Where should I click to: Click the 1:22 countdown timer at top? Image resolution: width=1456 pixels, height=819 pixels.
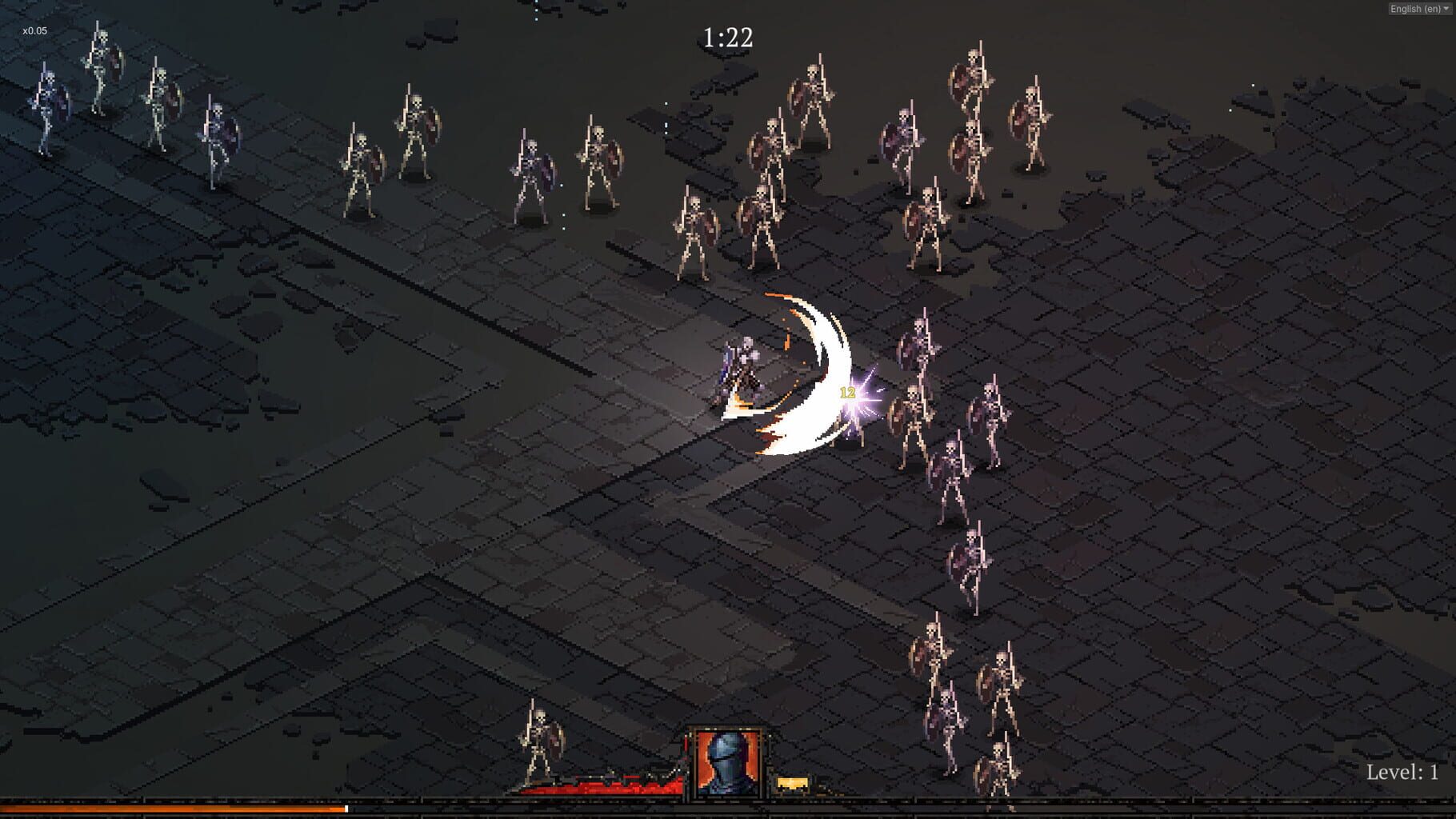click(729, 36)
